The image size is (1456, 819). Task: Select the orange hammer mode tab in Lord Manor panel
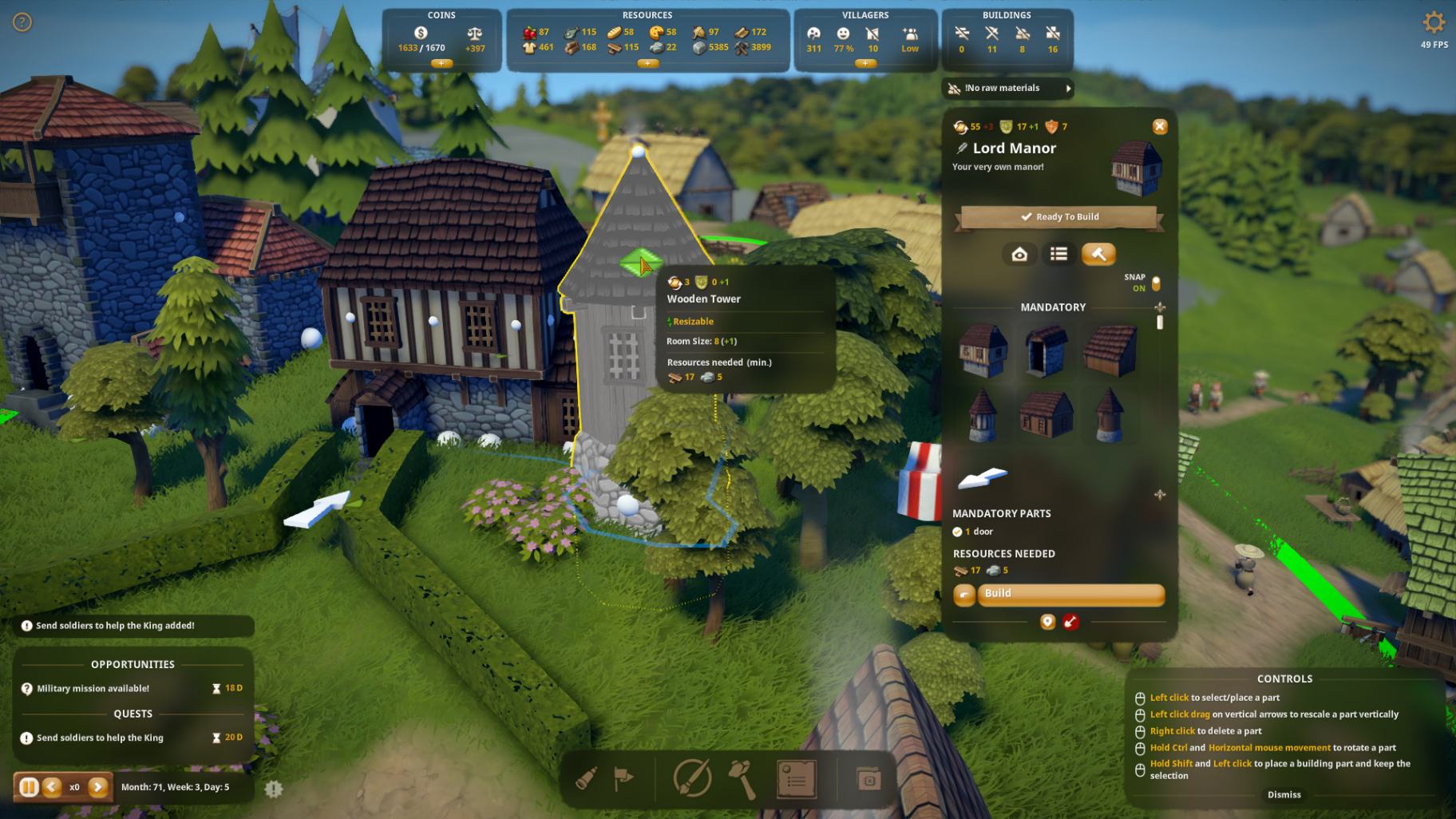[x=1098, y=254]
